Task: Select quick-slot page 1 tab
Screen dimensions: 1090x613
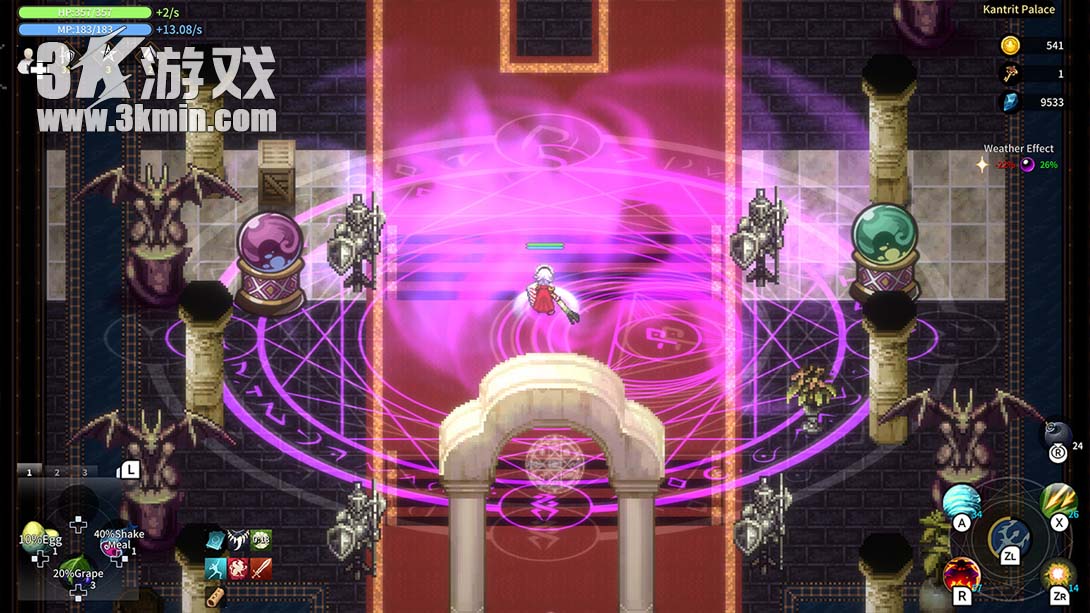Action: (29, 472)
